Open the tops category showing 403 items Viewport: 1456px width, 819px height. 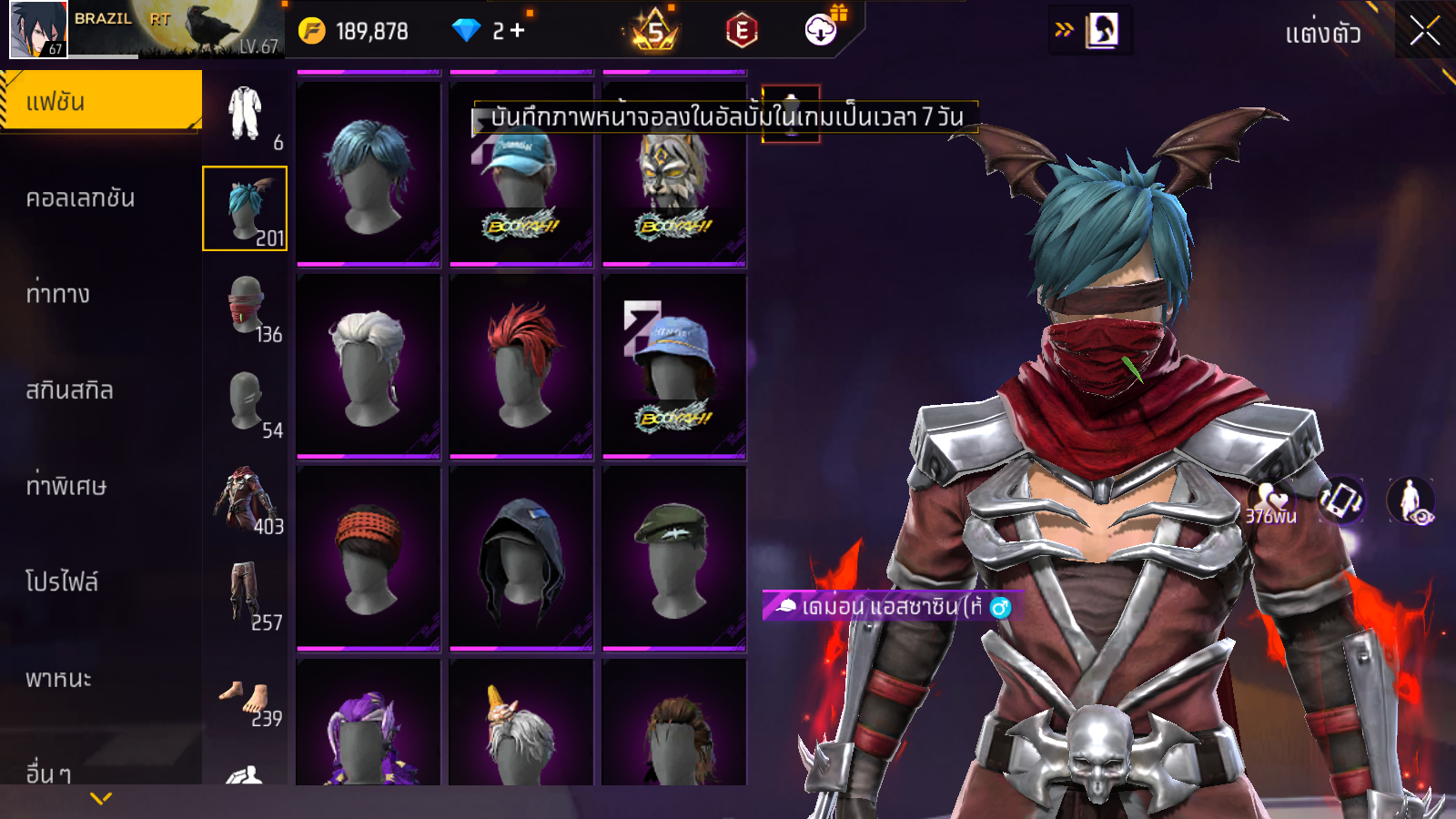245,499
